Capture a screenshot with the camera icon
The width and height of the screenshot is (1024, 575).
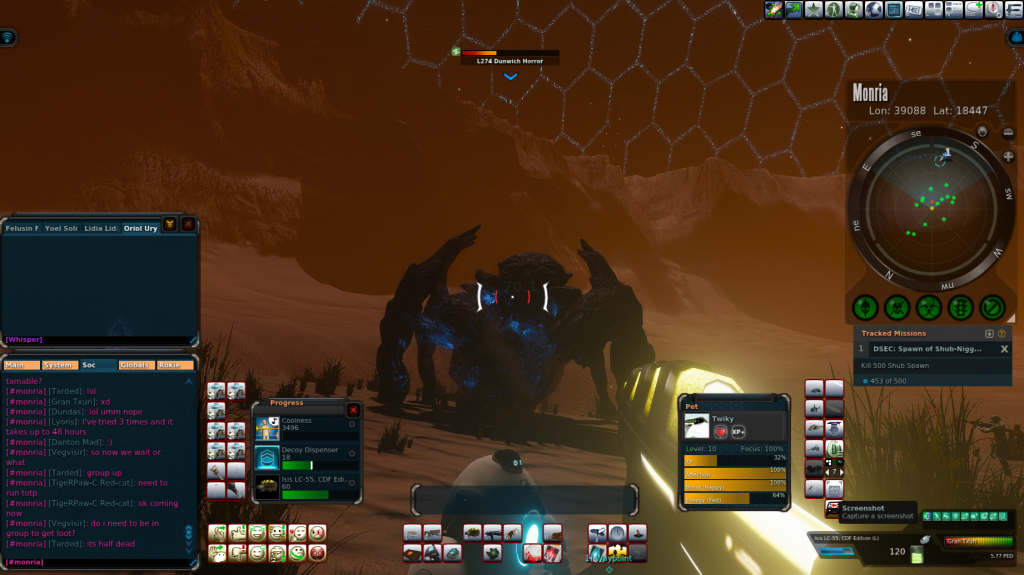832,510
